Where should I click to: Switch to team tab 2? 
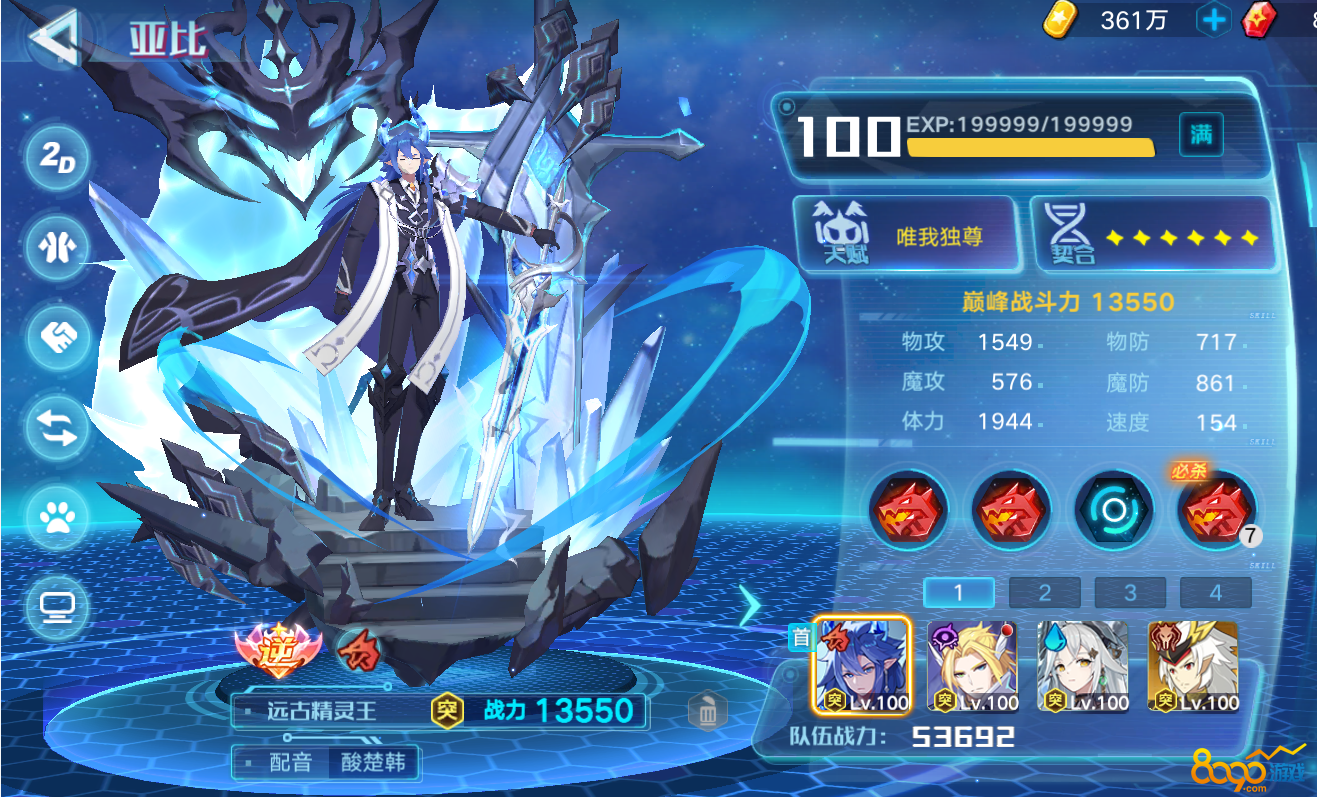1044,593
